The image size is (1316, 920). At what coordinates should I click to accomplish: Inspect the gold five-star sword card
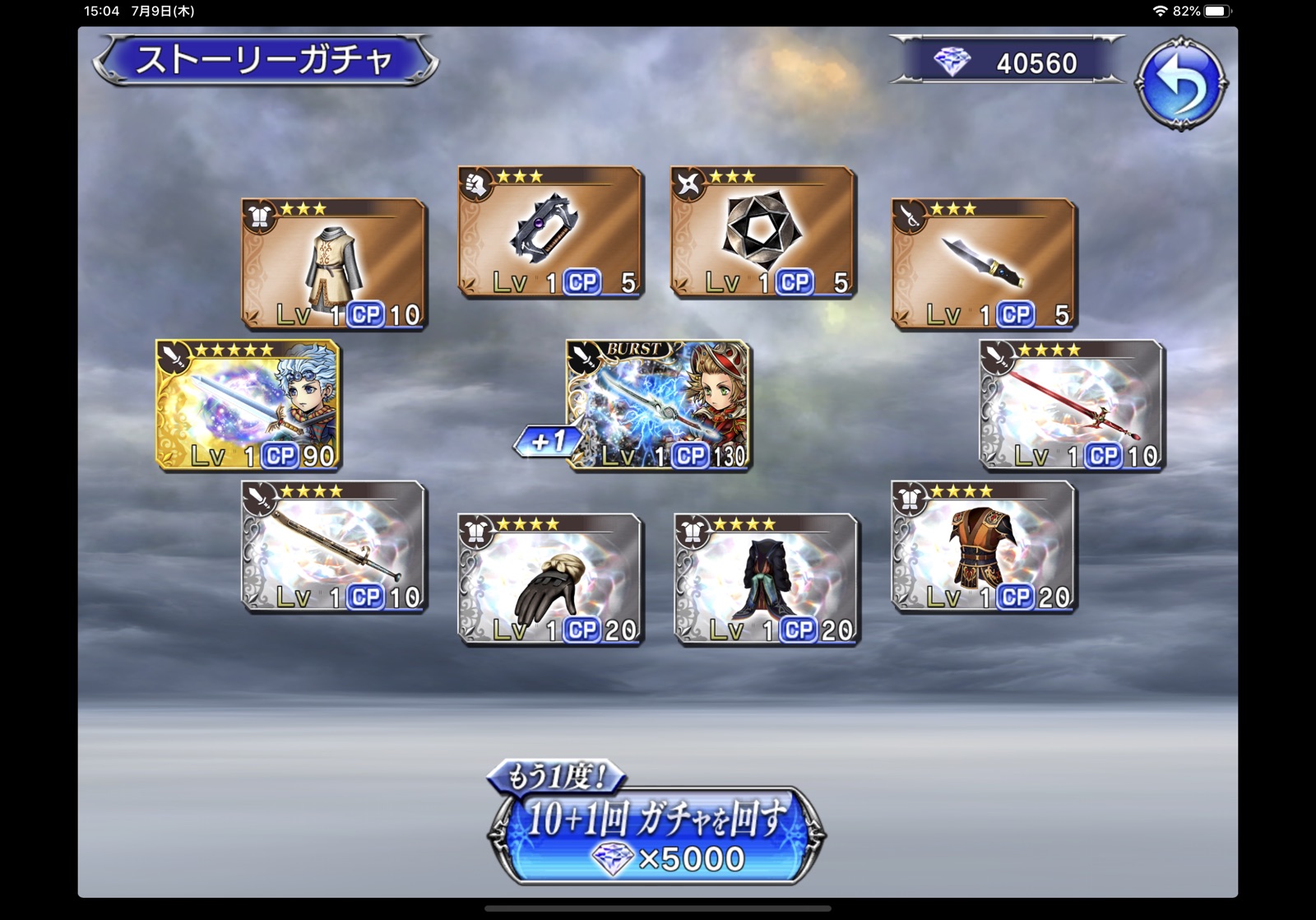tap(248, 405)
